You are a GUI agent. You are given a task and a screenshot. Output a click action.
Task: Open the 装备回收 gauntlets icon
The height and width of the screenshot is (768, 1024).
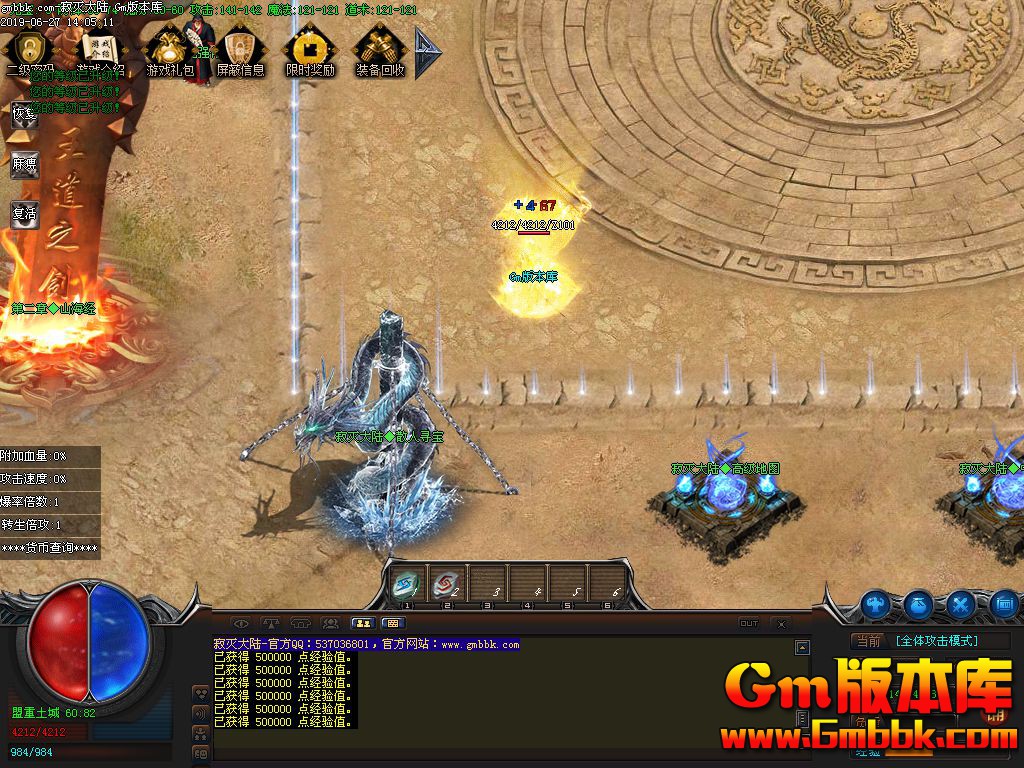[x=380, y=49]
